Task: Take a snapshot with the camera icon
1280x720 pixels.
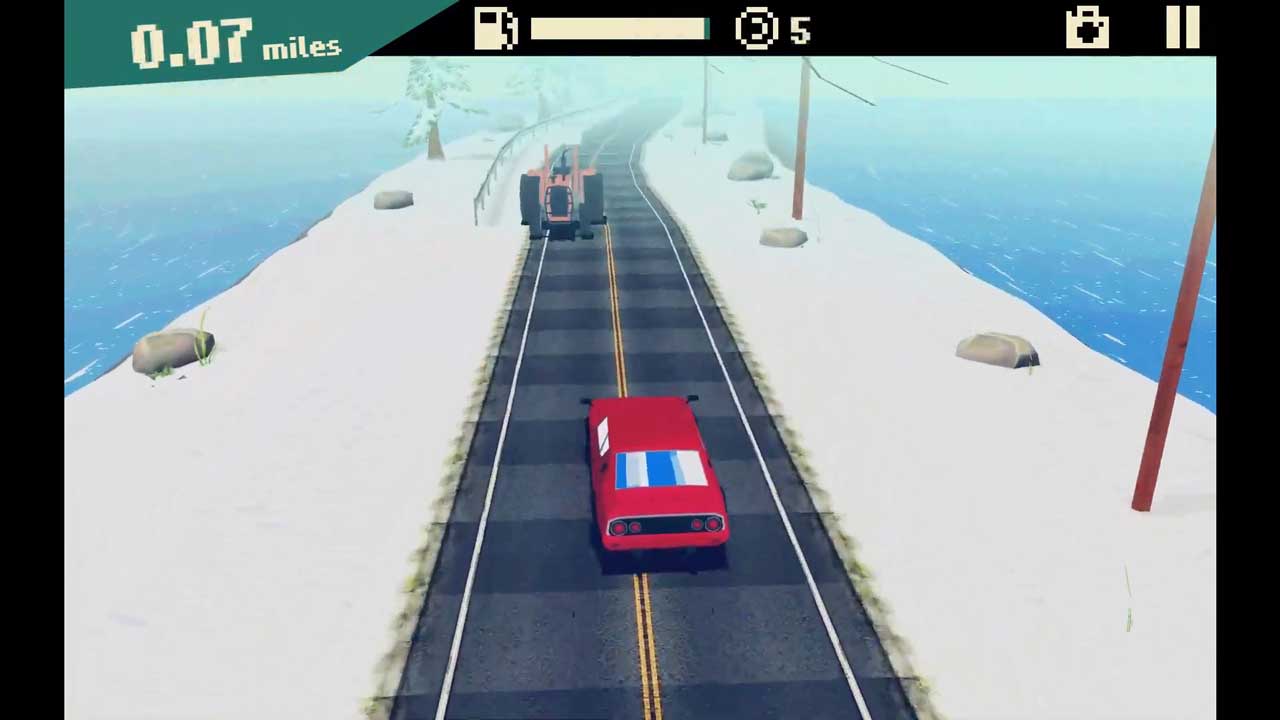Action: pyautogui.click(x=1087, y=28)
